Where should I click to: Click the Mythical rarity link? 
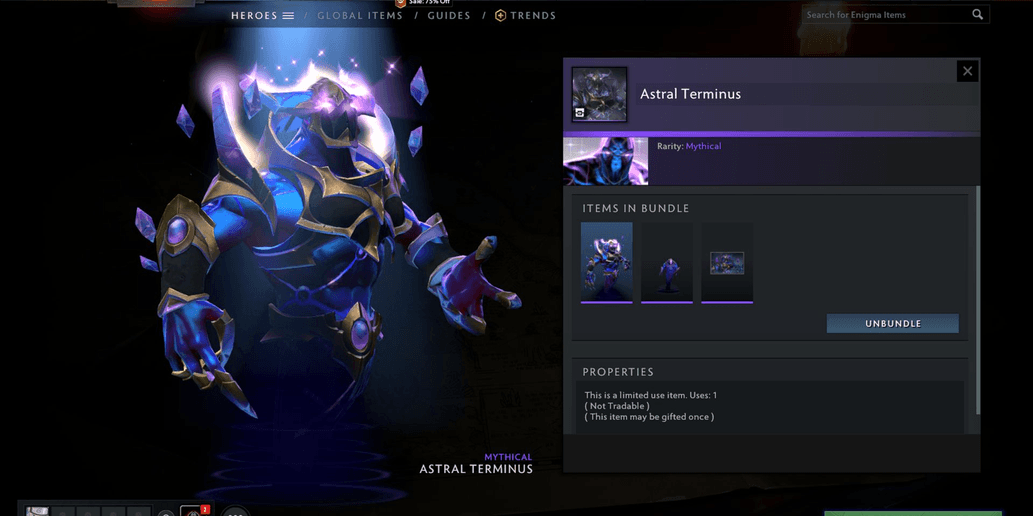pyautogui.click(x=703, y=146)
